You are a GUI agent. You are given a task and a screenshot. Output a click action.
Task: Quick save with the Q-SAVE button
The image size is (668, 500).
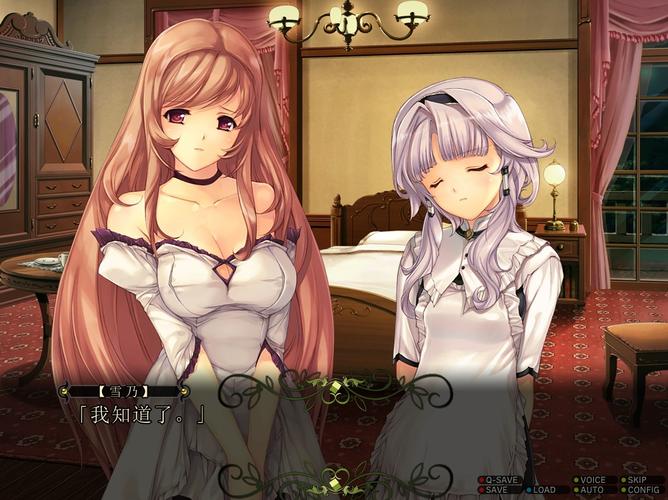(501, 480)
